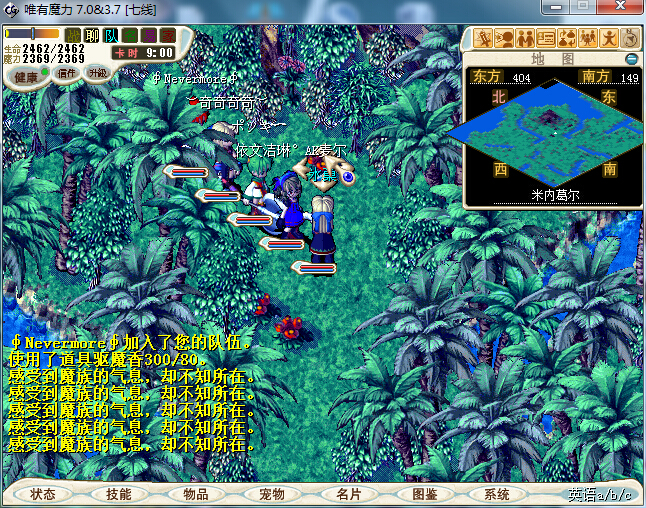Open the 信件 mail button

67,73
